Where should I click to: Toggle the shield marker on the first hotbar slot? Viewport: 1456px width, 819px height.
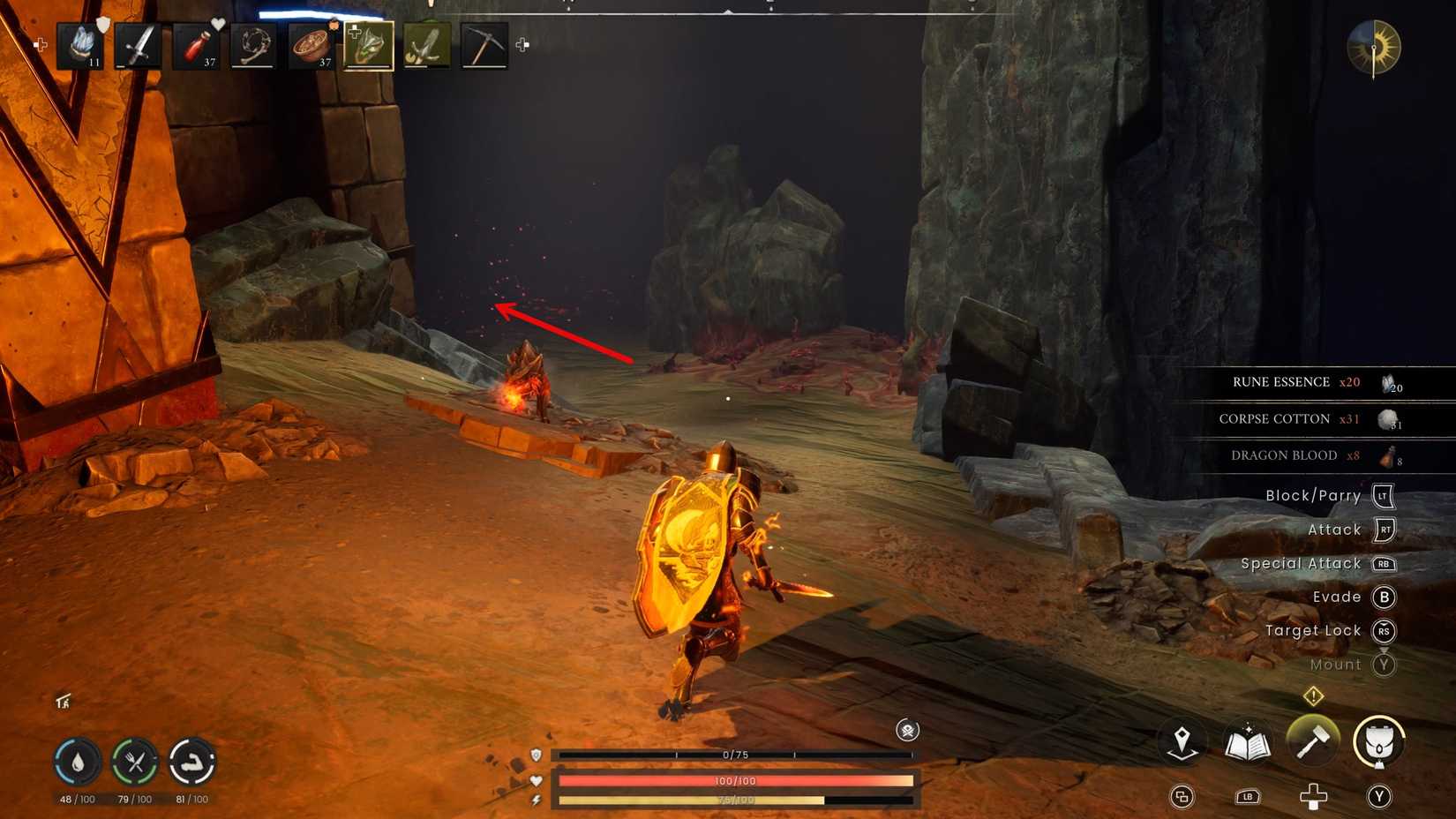[101, 25]
